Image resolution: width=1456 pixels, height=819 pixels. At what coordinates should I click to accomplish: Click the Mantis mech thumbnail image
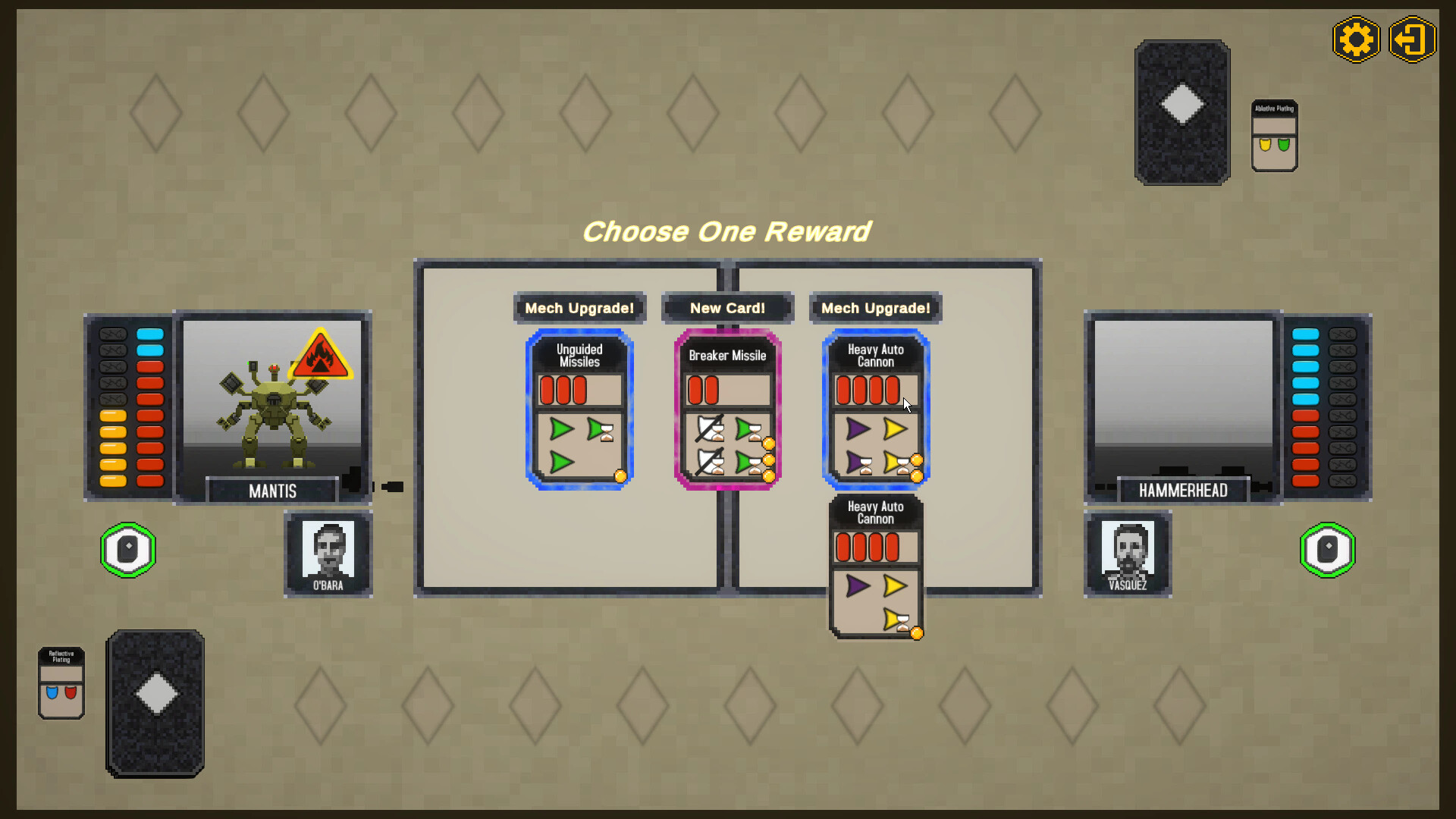[273, 402]
